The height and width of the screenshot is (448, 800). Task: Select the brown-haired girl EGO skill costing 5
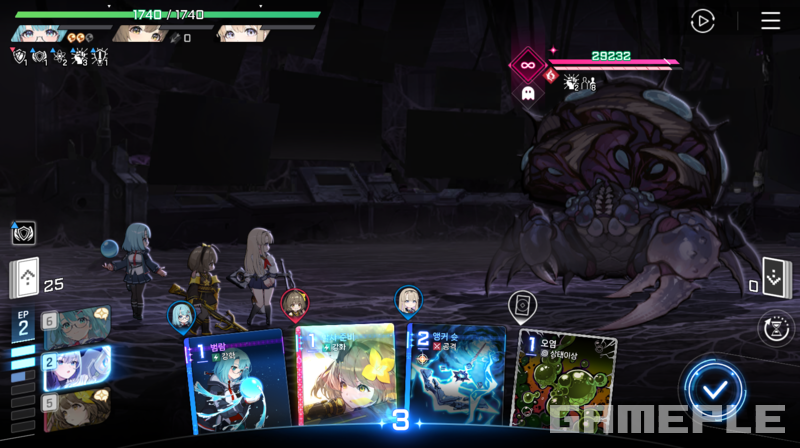pyautogui.click(x=76, y=406)
